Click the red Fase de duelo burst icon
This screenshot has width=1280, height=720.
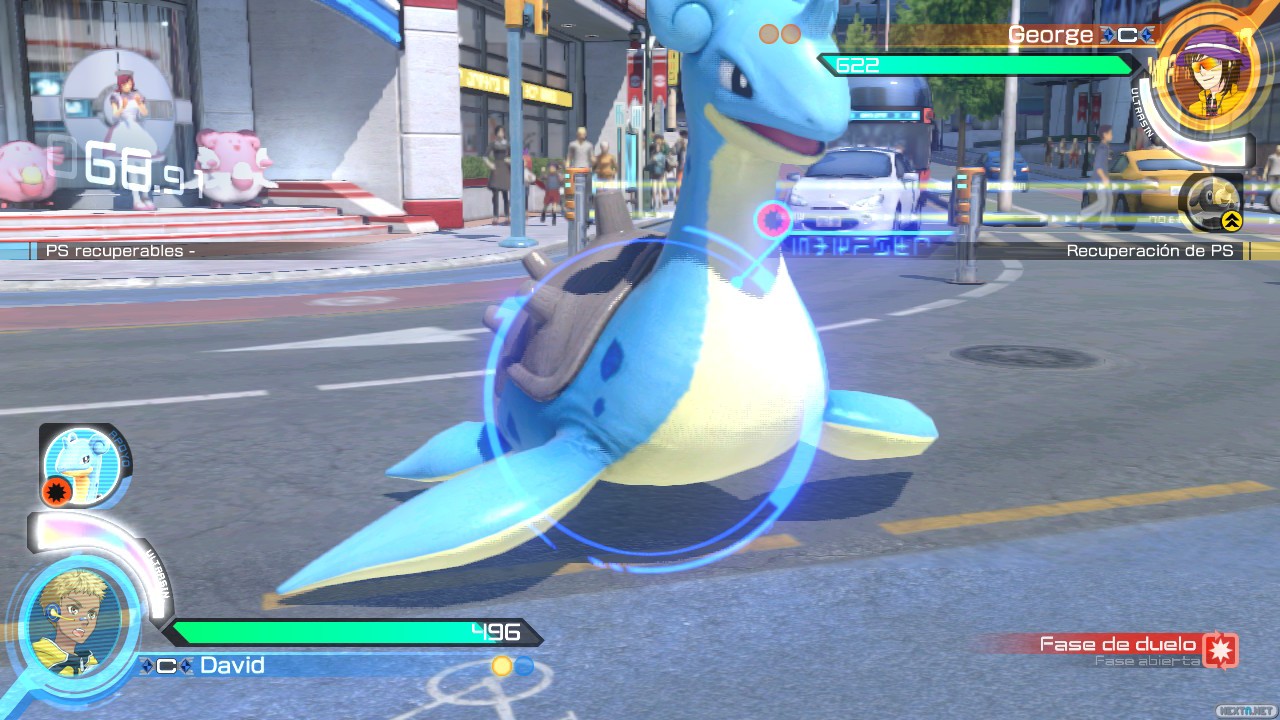1220,650
